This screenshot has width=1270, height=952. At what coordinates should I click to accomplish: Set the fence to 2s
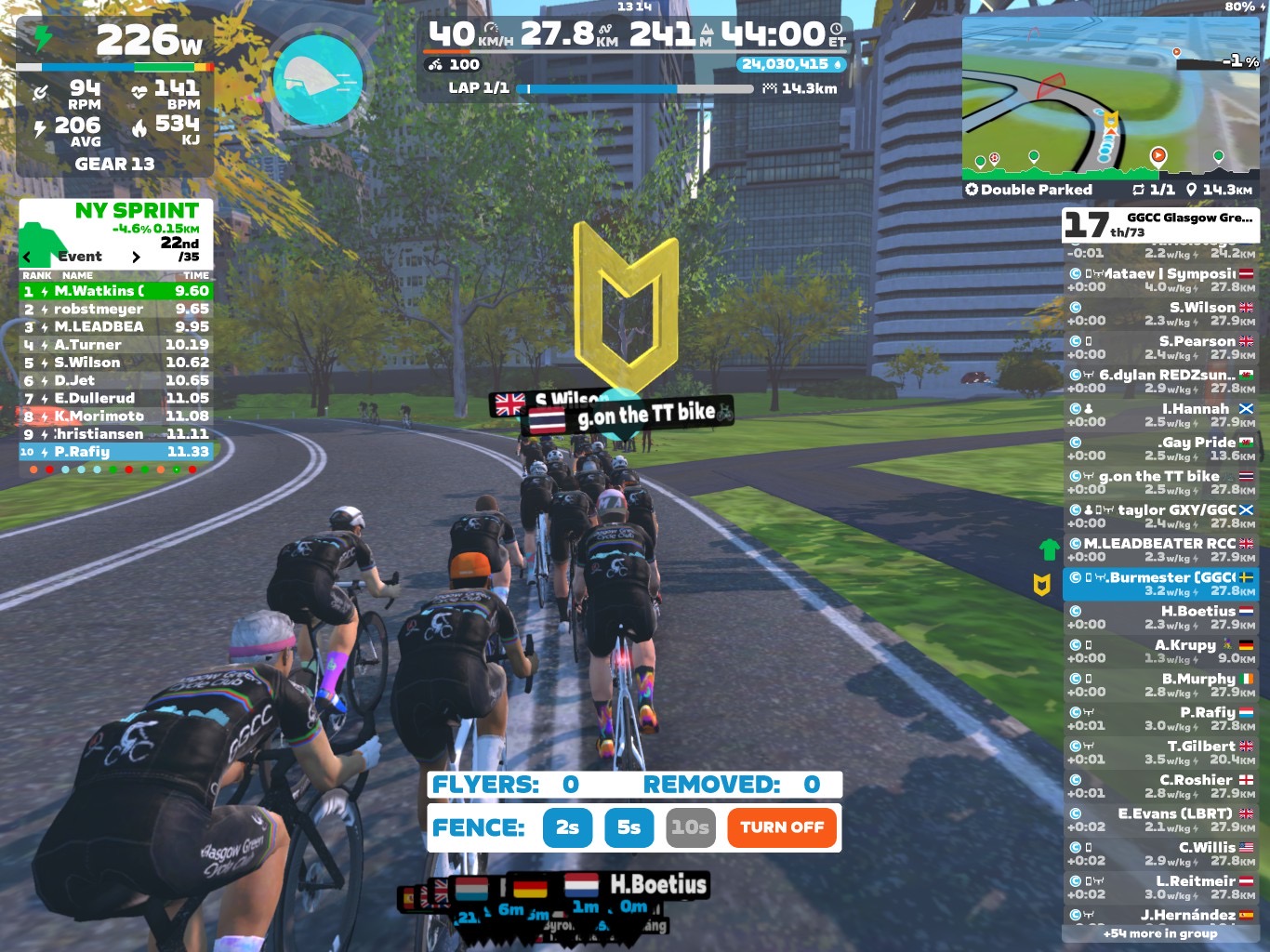click(x=567, y=827)
